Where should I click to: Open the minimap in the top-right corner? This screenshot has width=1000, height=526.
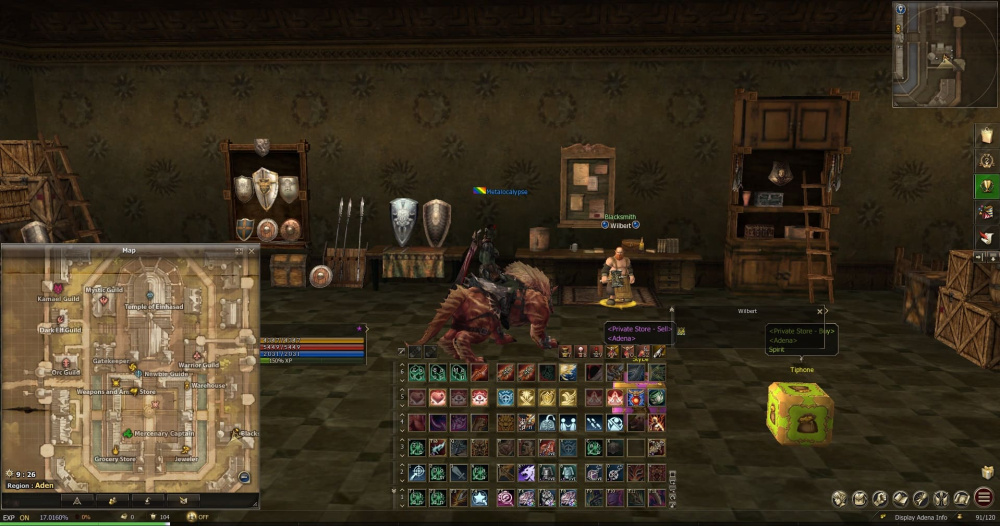945,54
